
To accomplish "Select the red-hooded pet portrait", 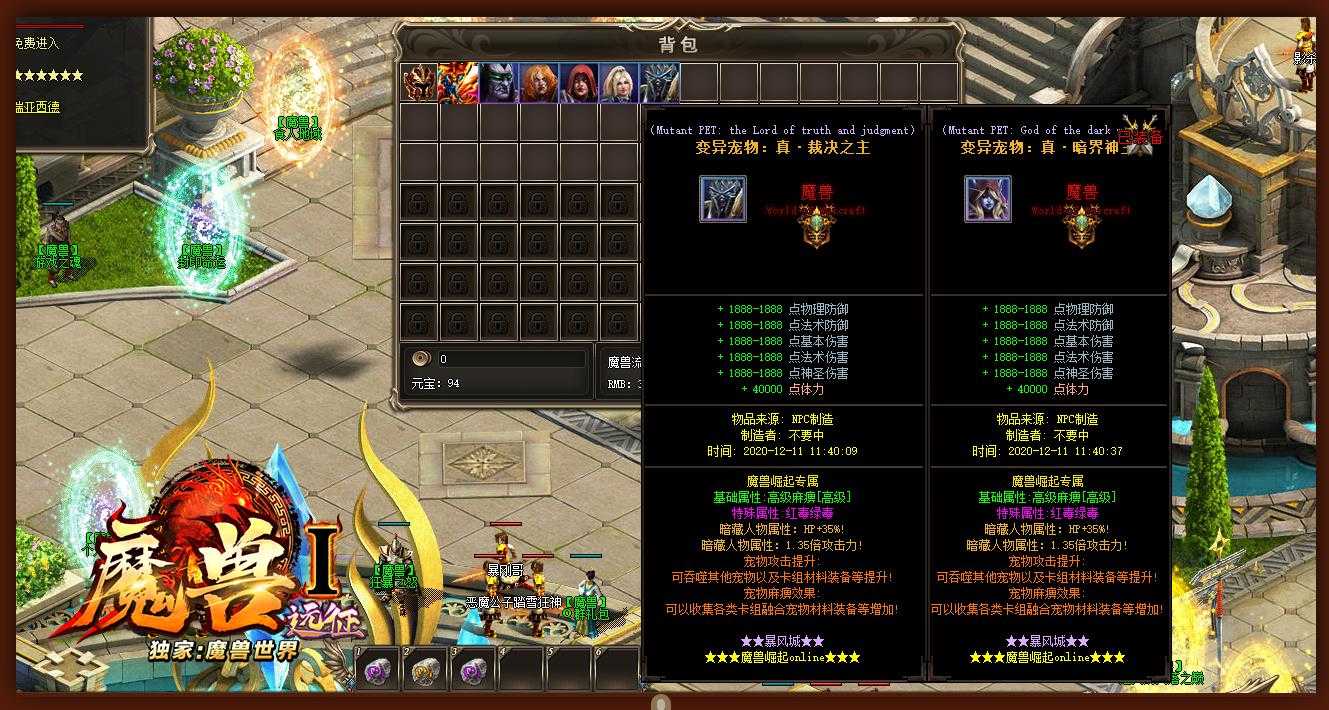I will click(x=579, y=83).
